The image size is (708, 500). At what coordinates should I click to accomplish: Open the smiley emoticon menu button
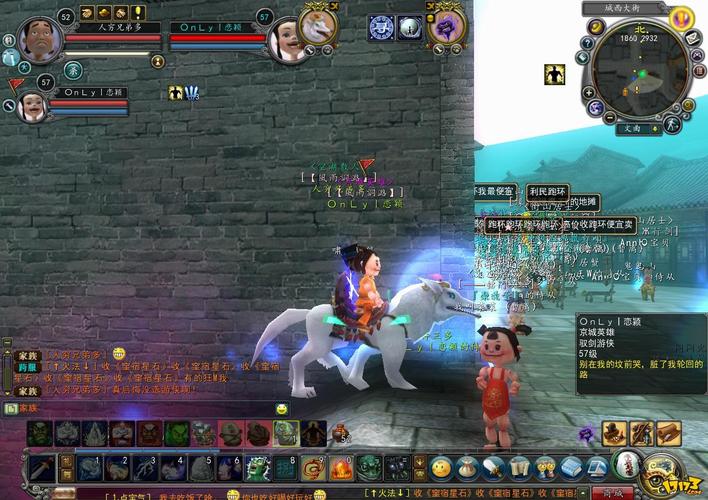(x=441, y=468)
